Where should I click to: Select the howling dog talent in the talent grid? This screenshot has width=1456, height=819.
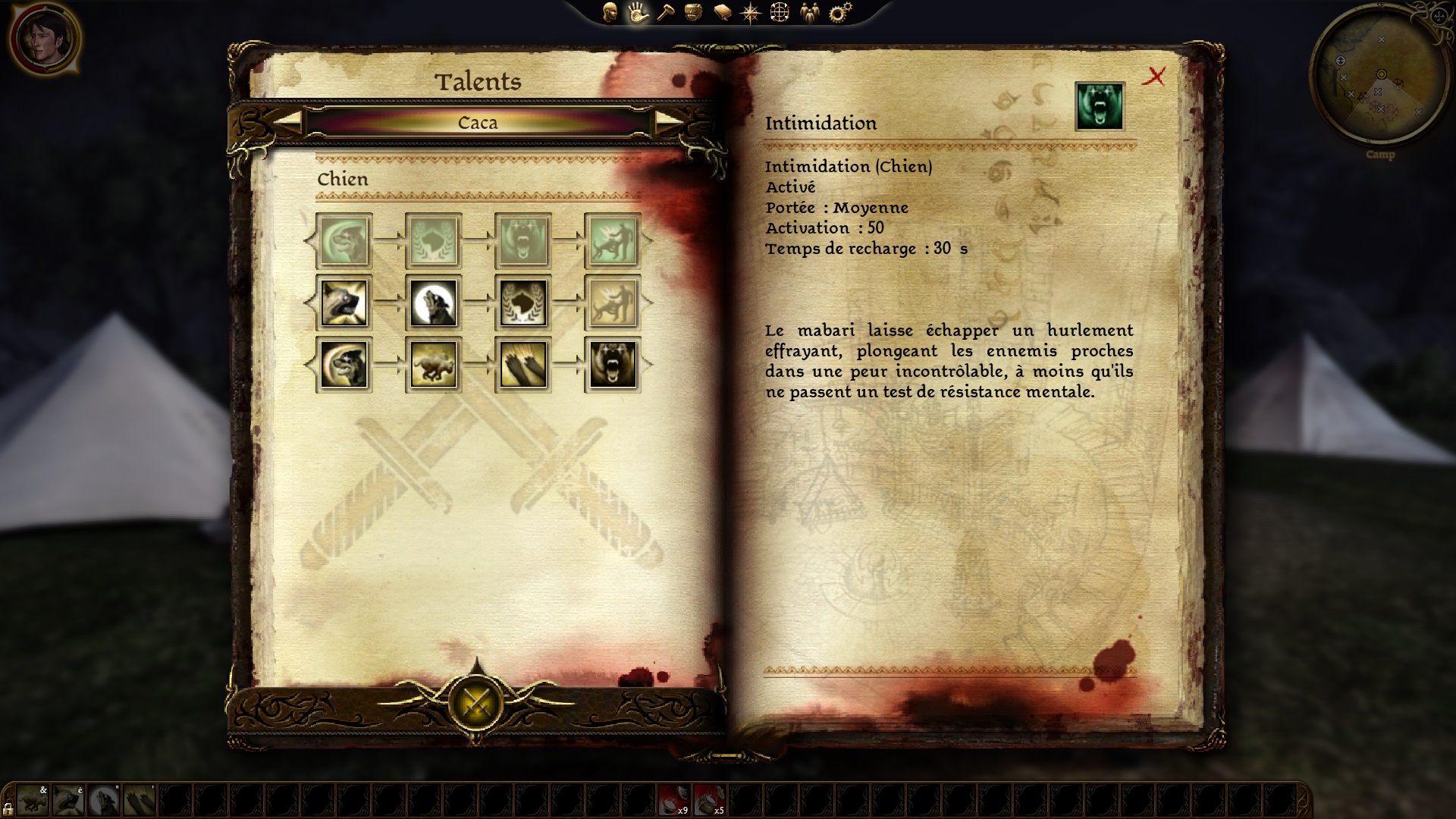[434, 303]
